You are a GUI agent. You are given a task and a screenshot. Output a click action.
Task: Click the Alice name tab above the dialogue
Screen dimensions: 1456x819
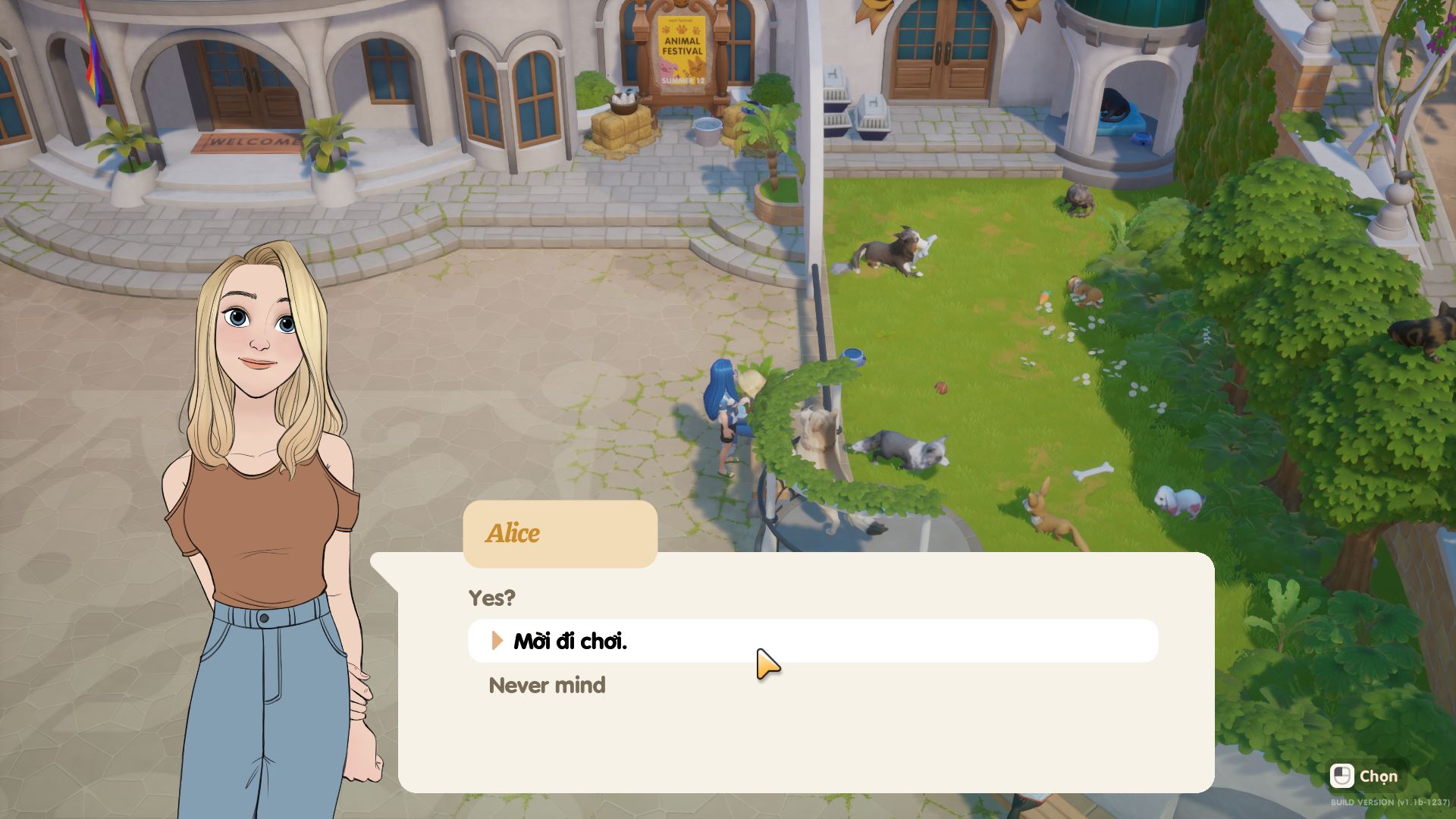pyautogui.click(x=514, y=533)
